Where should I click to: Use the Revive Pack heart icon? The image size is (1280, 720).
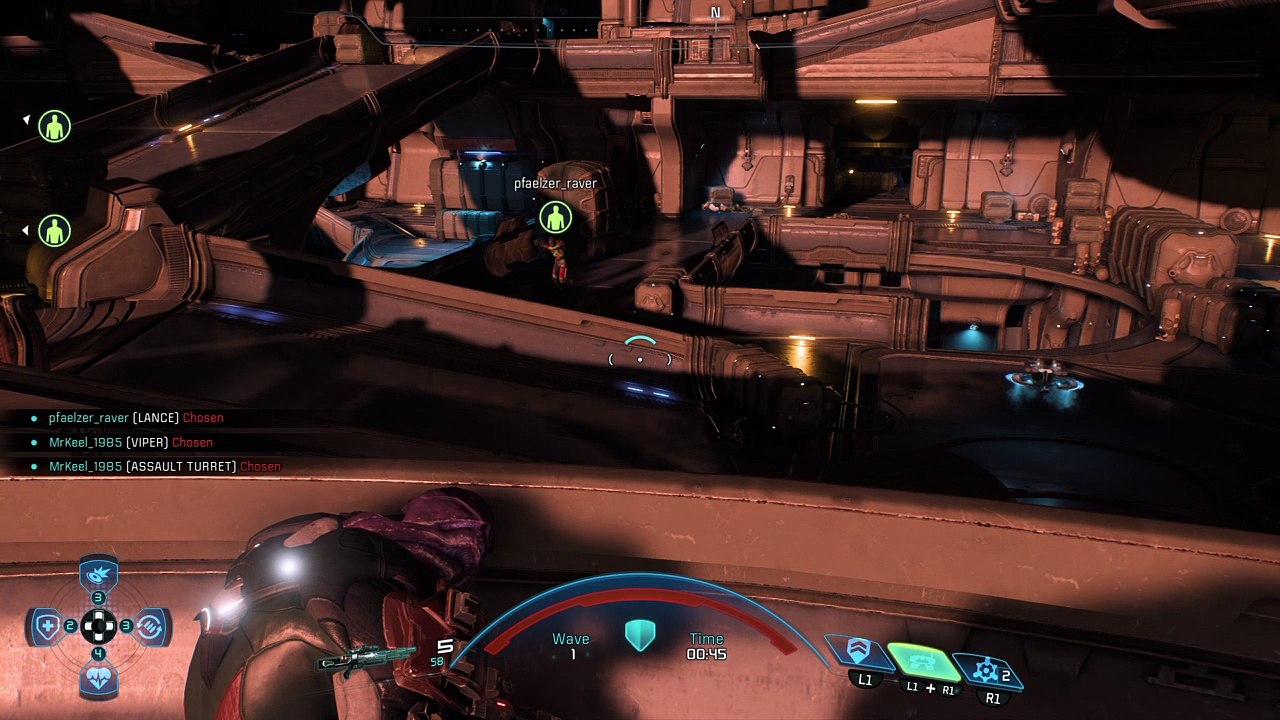(x=98, y=679)
